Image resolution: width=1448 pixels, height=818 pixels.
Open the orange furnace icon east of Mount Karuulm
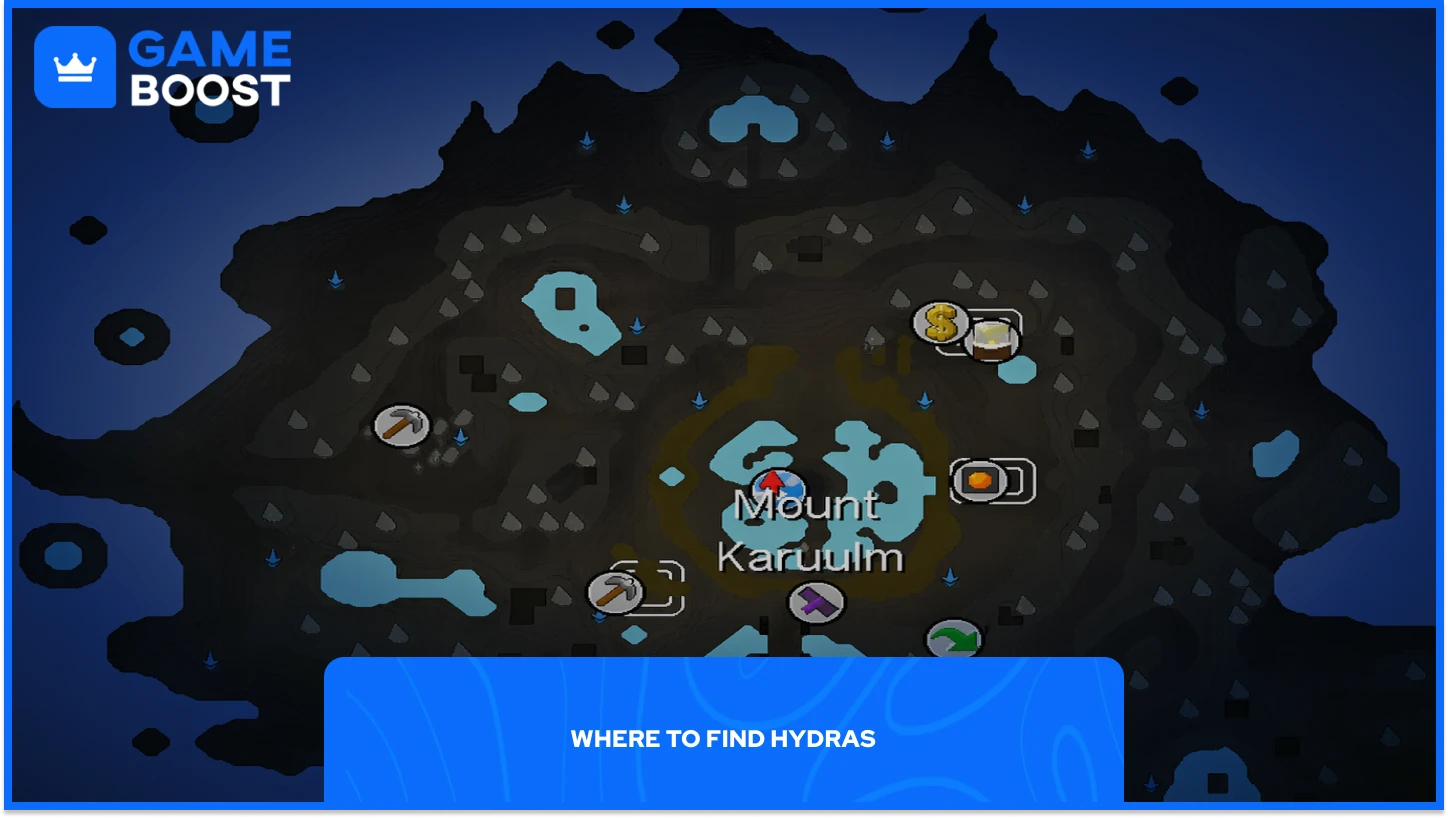point(978,479)
